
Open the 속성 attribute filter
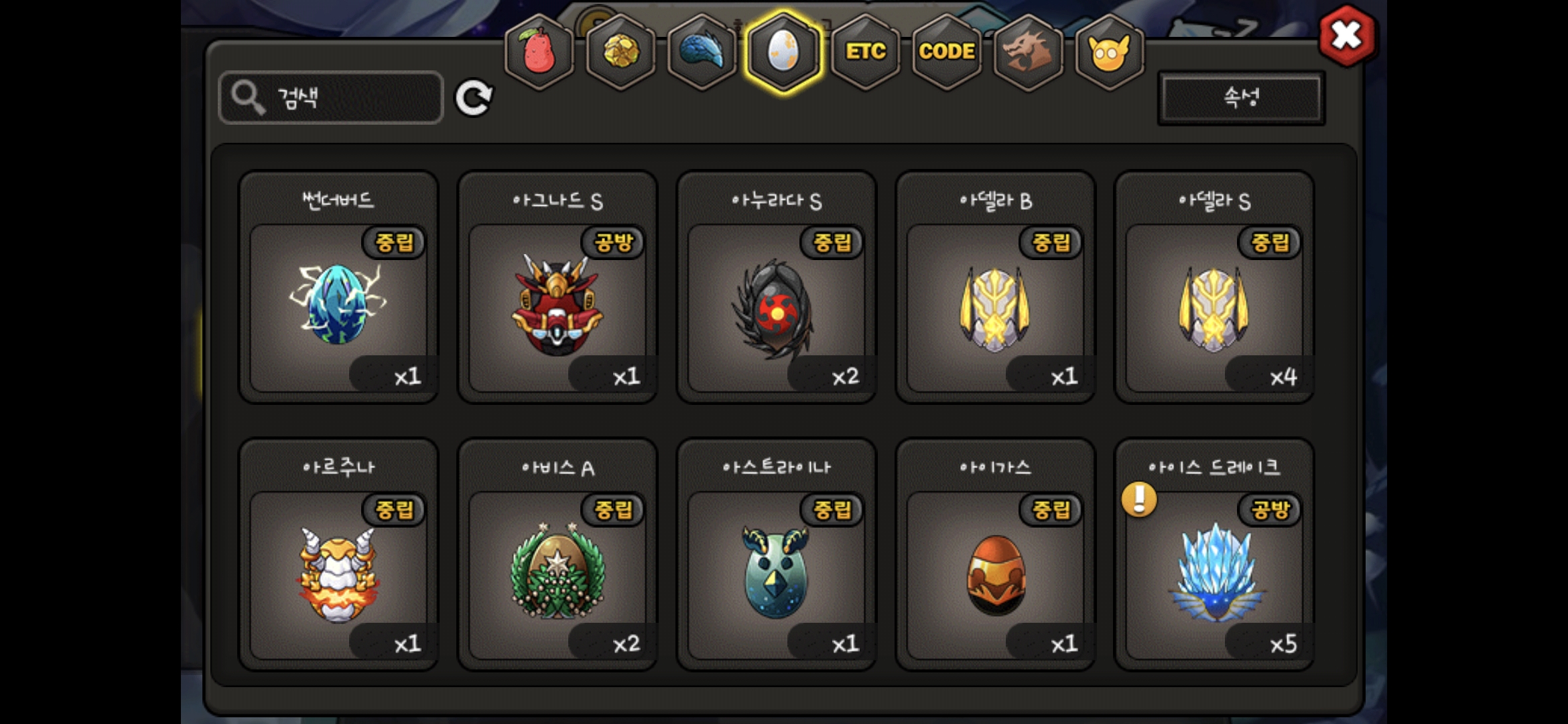click(x=1241, y=98)
